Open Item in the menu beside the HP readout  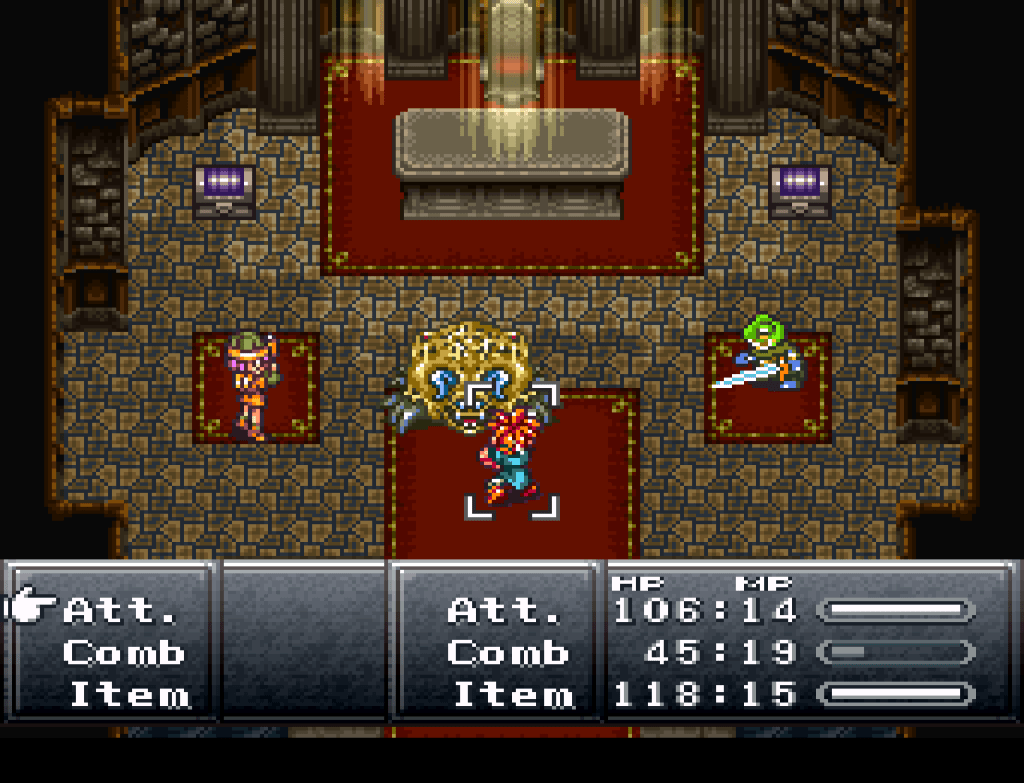click(x=514, y=694)
